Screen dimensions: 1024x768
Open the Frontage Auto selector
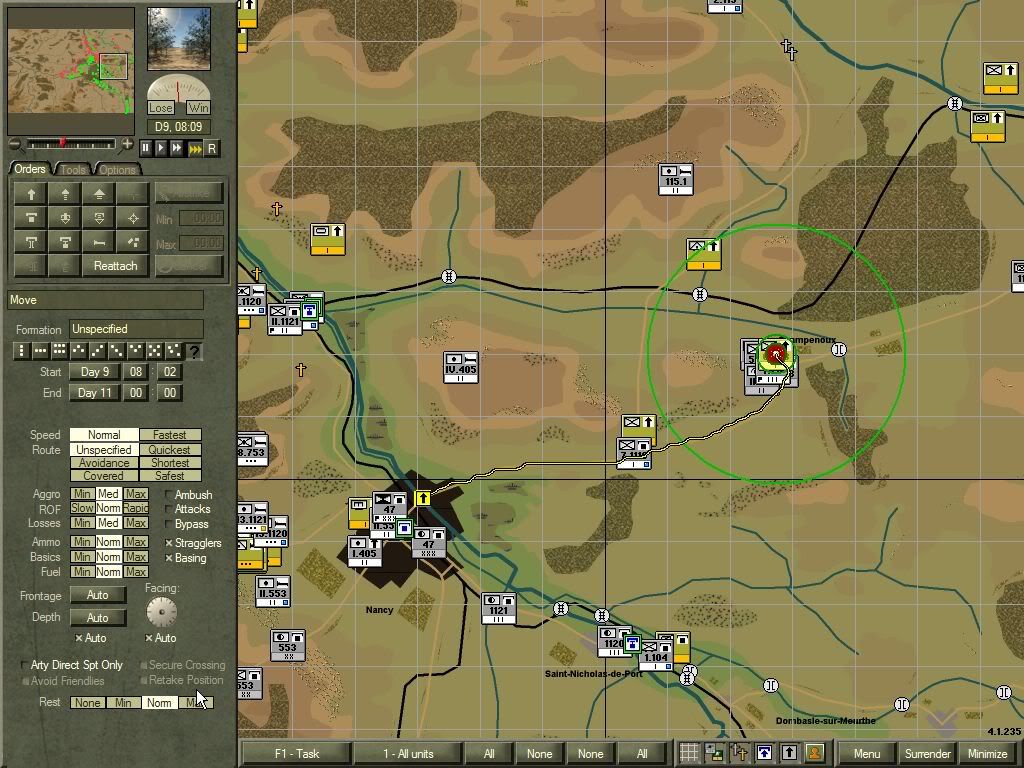pos(97,595)
